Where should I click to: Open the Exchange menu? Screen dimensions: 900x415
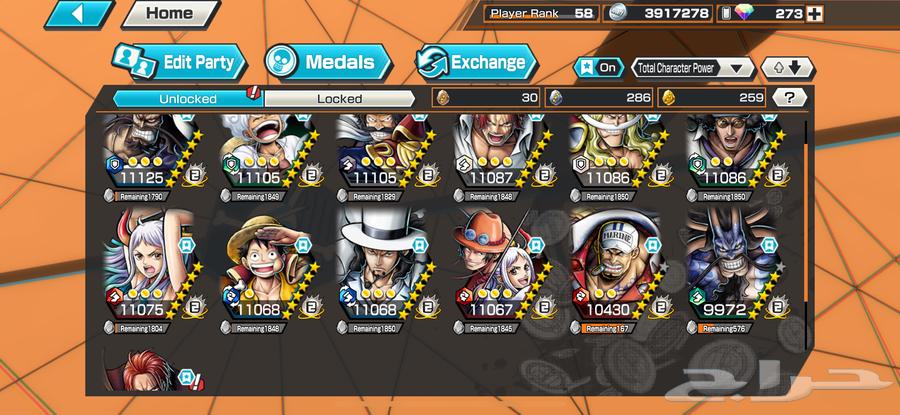tap(472, 62)
